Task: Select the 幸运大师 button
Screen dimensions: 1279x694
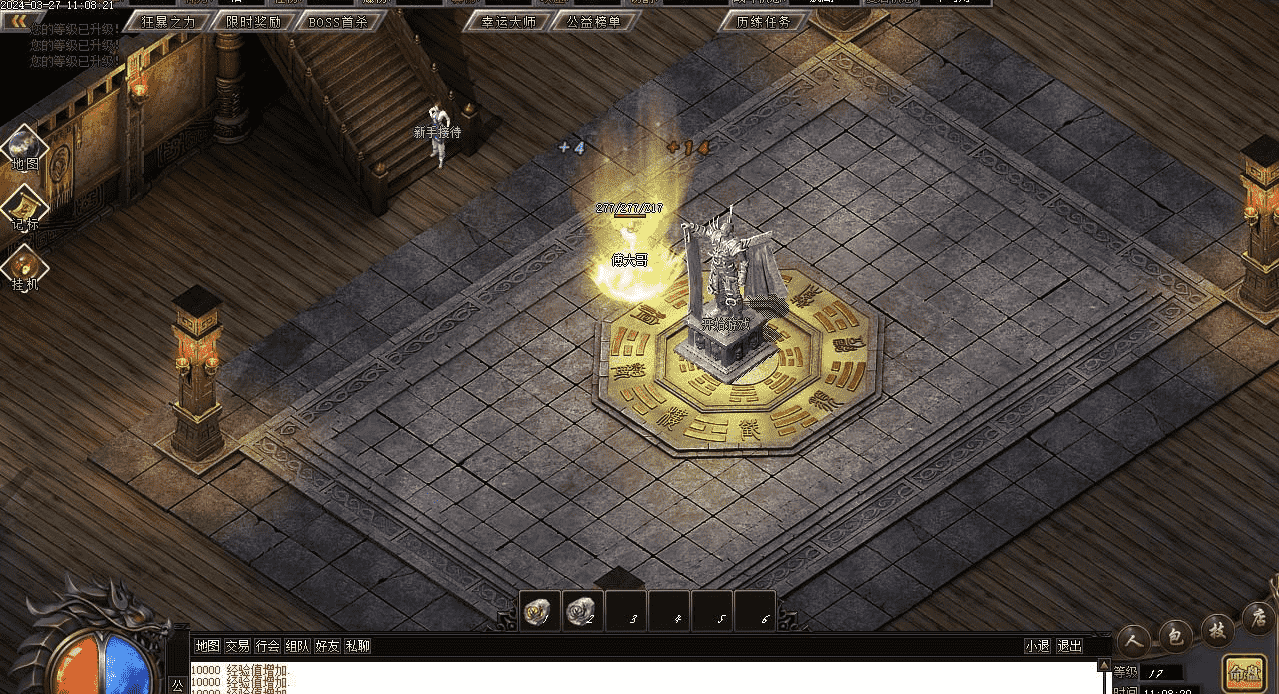Action: (x=508, y=21)
